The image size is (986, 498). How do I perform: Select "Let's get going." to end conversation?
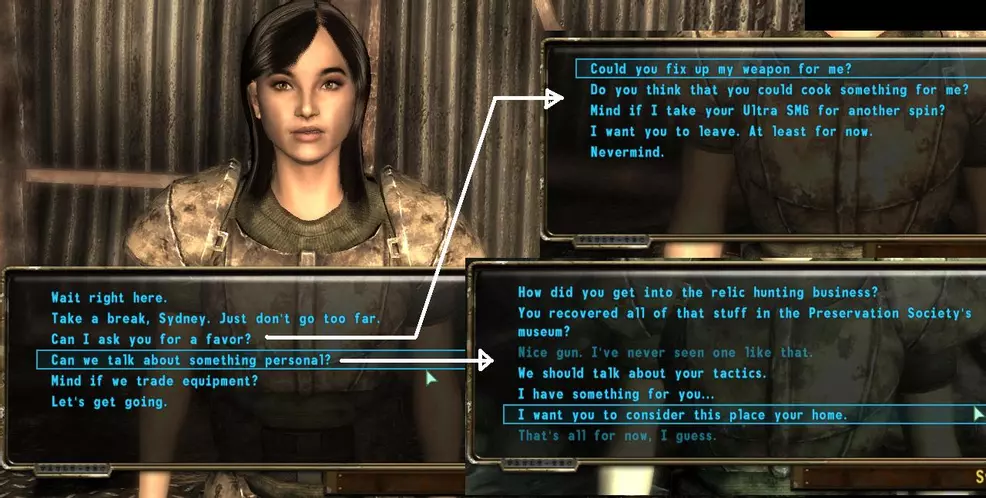109,402
